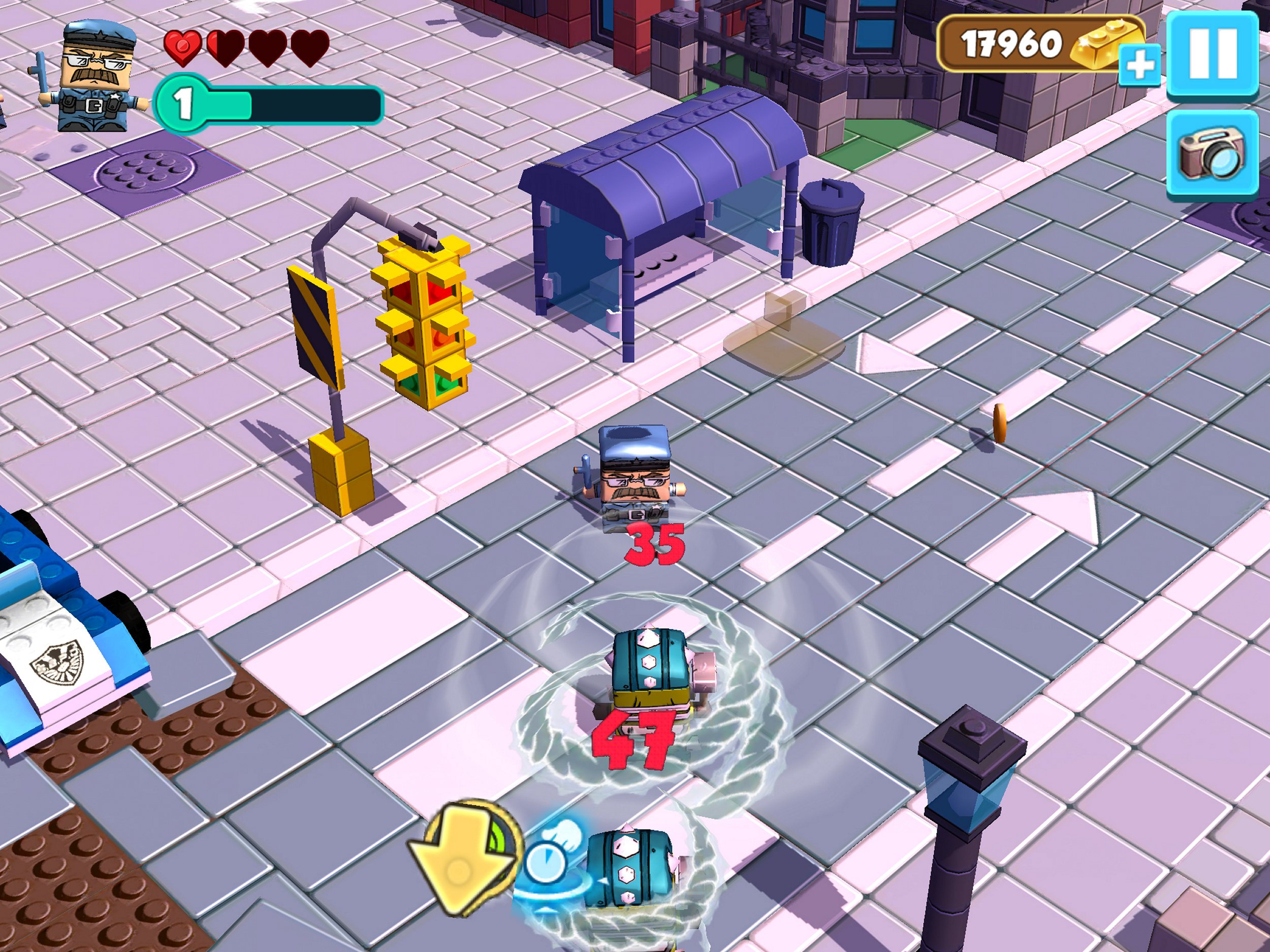
Task: Take a screenshot with the camera button
Action: [1213, 153]
